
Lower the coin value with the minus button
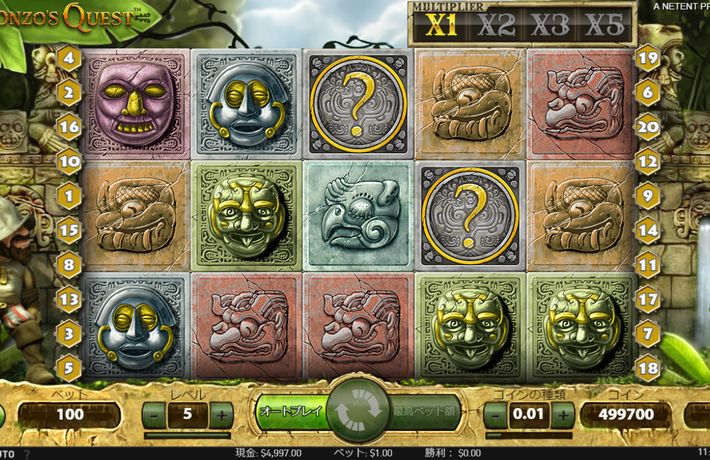496,414
